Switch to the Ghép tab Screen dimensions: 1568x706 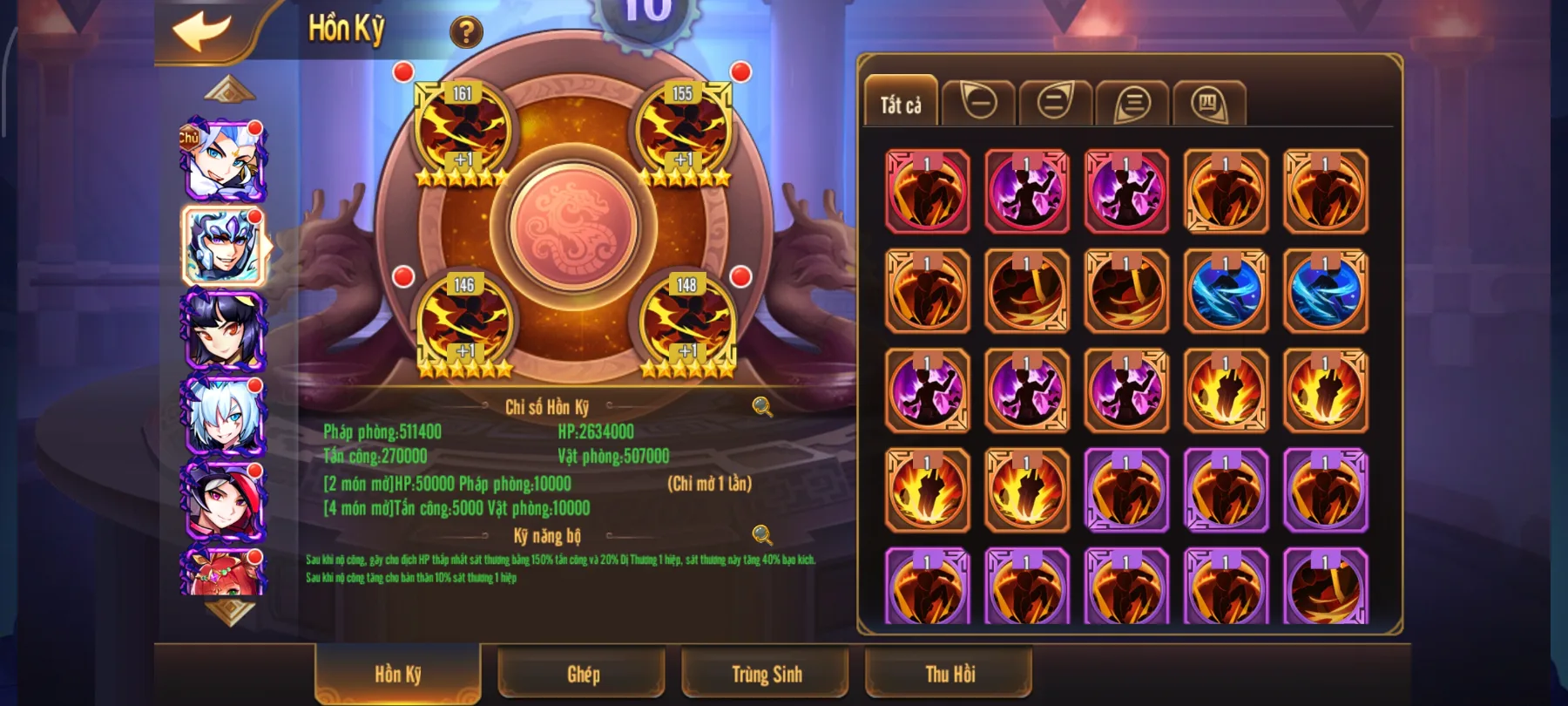coord(582,673)
